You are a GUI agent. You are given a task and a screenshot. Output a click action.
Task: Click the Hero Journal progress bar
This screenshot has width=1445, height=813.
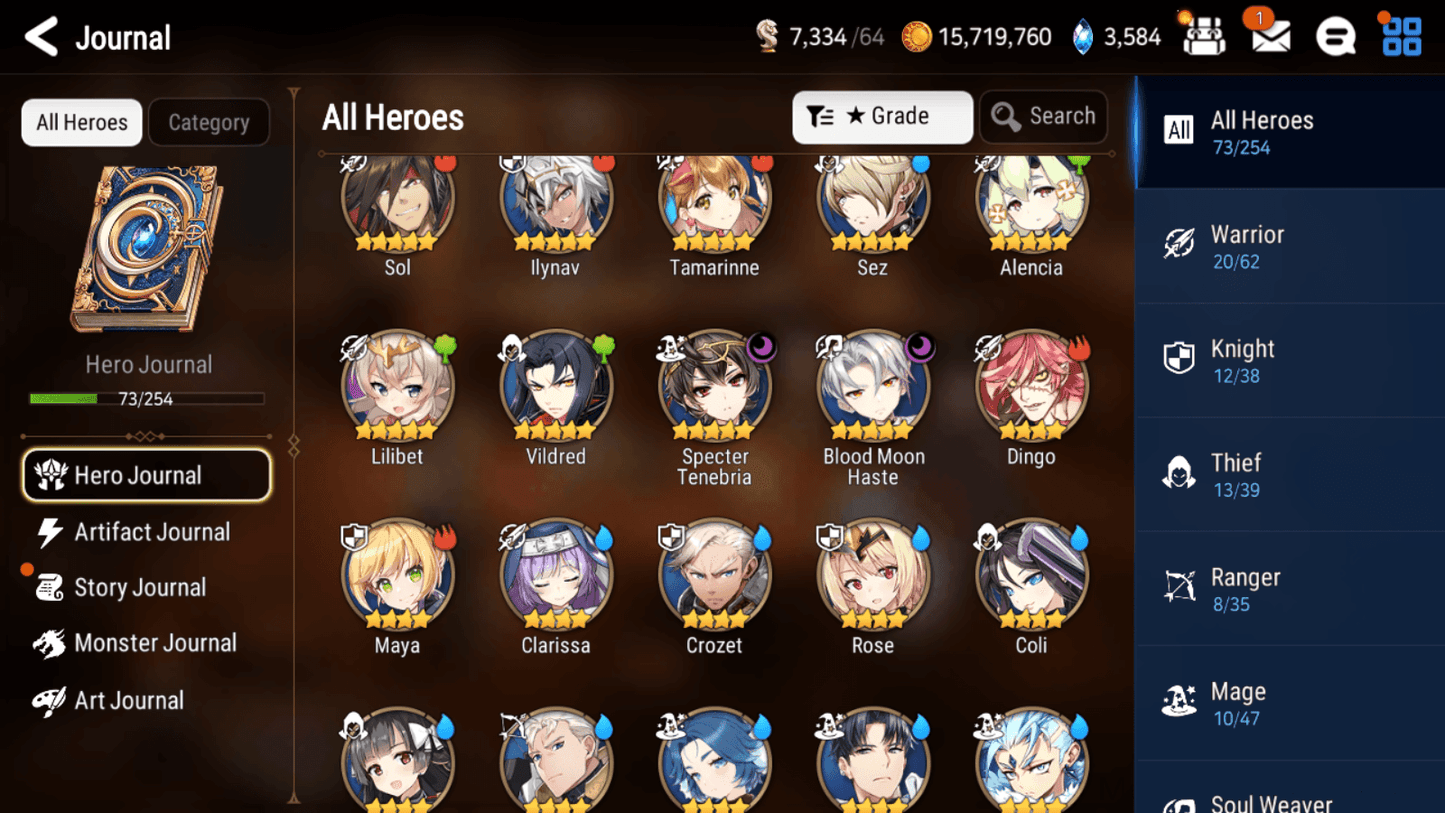148,398
